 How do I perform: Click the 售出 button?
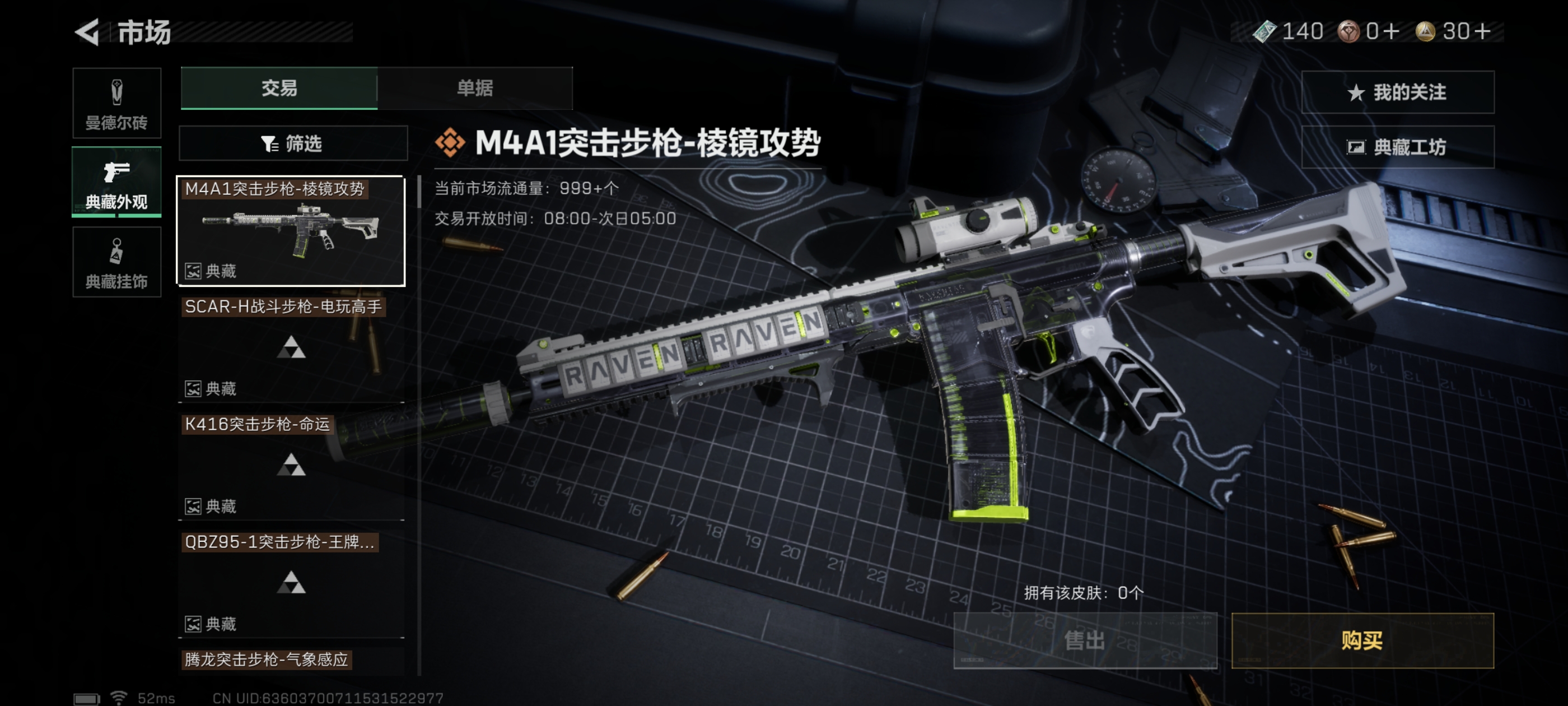1085,640
